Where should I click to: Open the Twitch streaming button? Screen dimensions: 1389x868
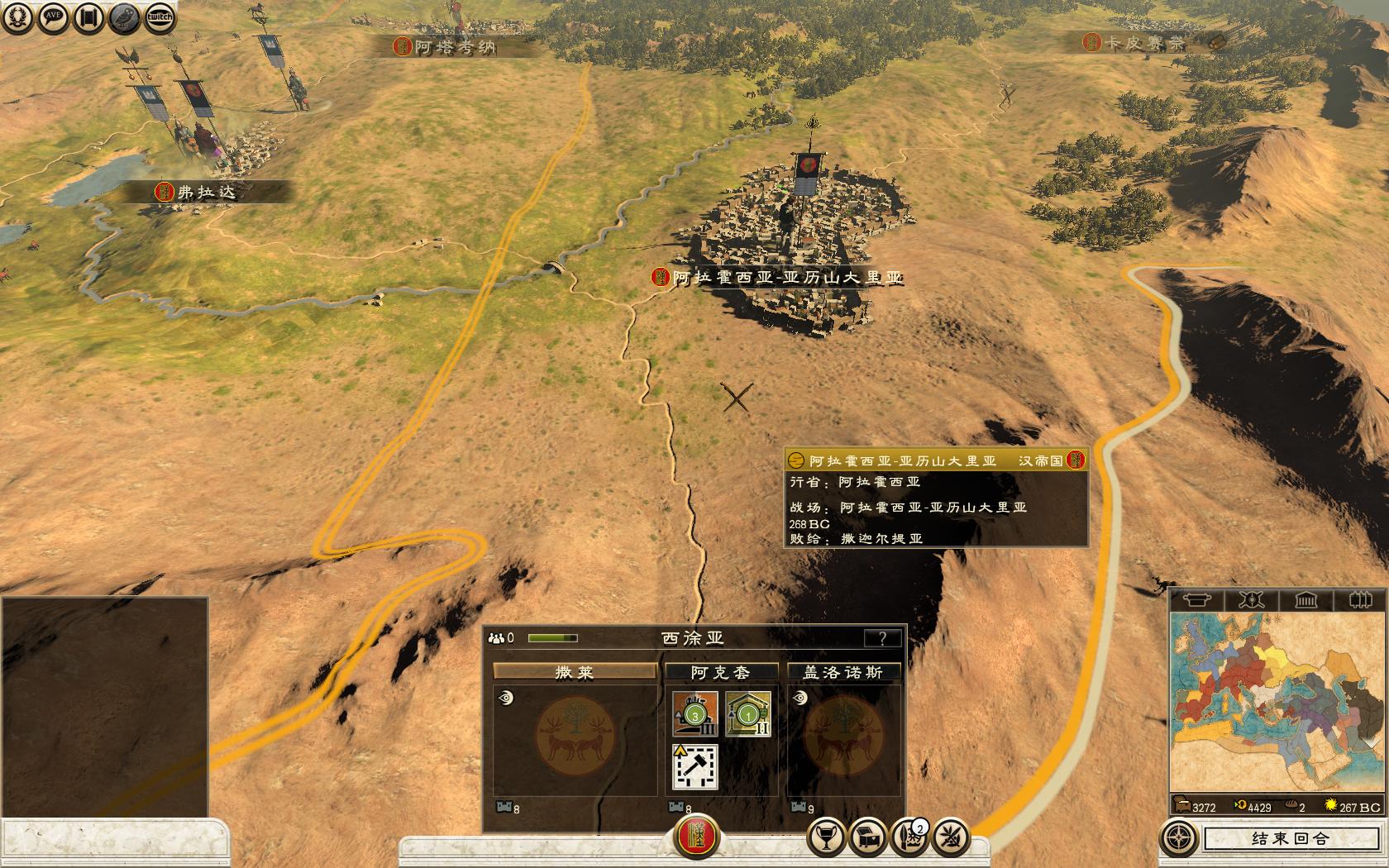(x=160, y=17)
